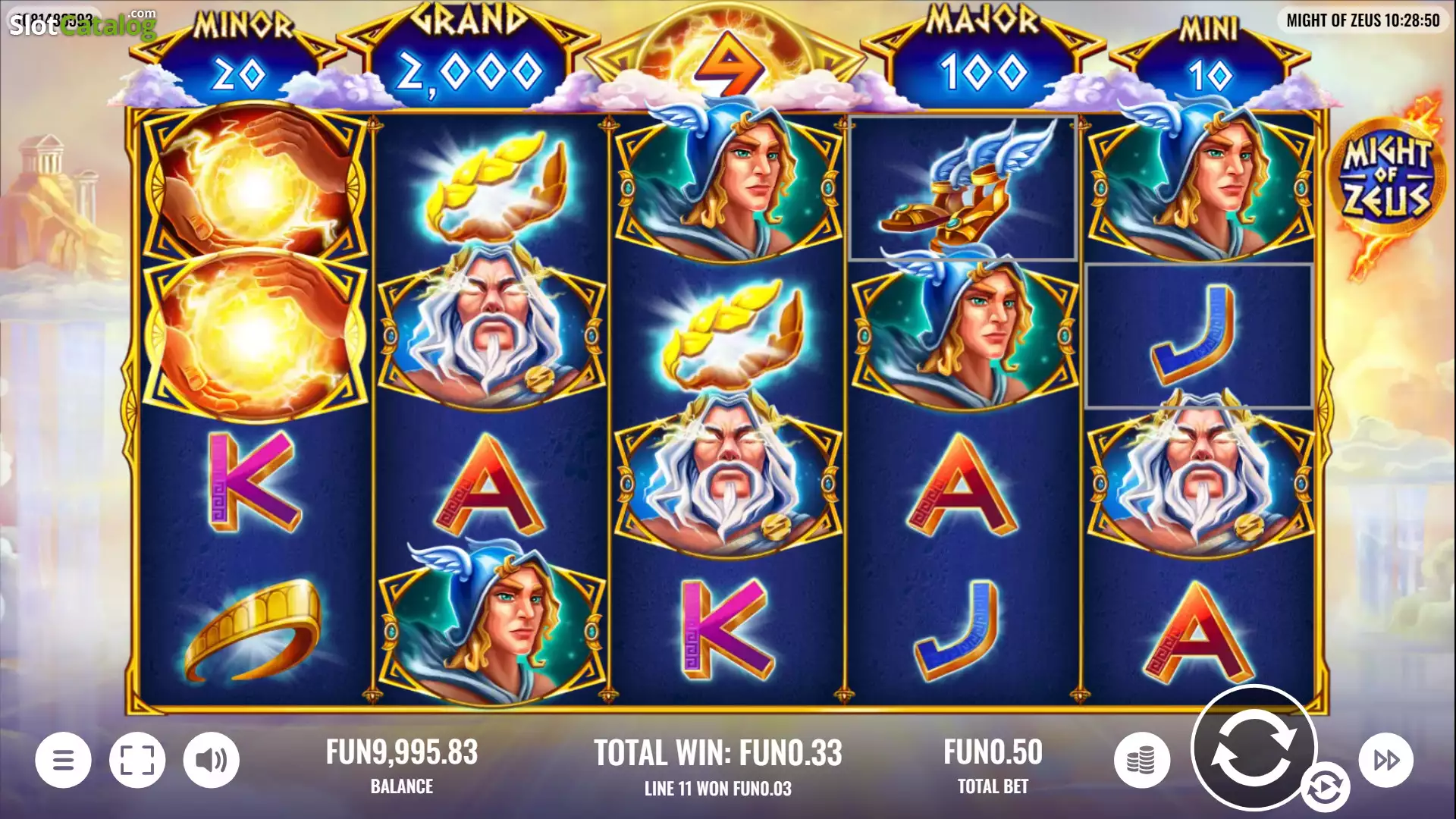
Task: Open the hamburger menu
Action: point(64,760)
